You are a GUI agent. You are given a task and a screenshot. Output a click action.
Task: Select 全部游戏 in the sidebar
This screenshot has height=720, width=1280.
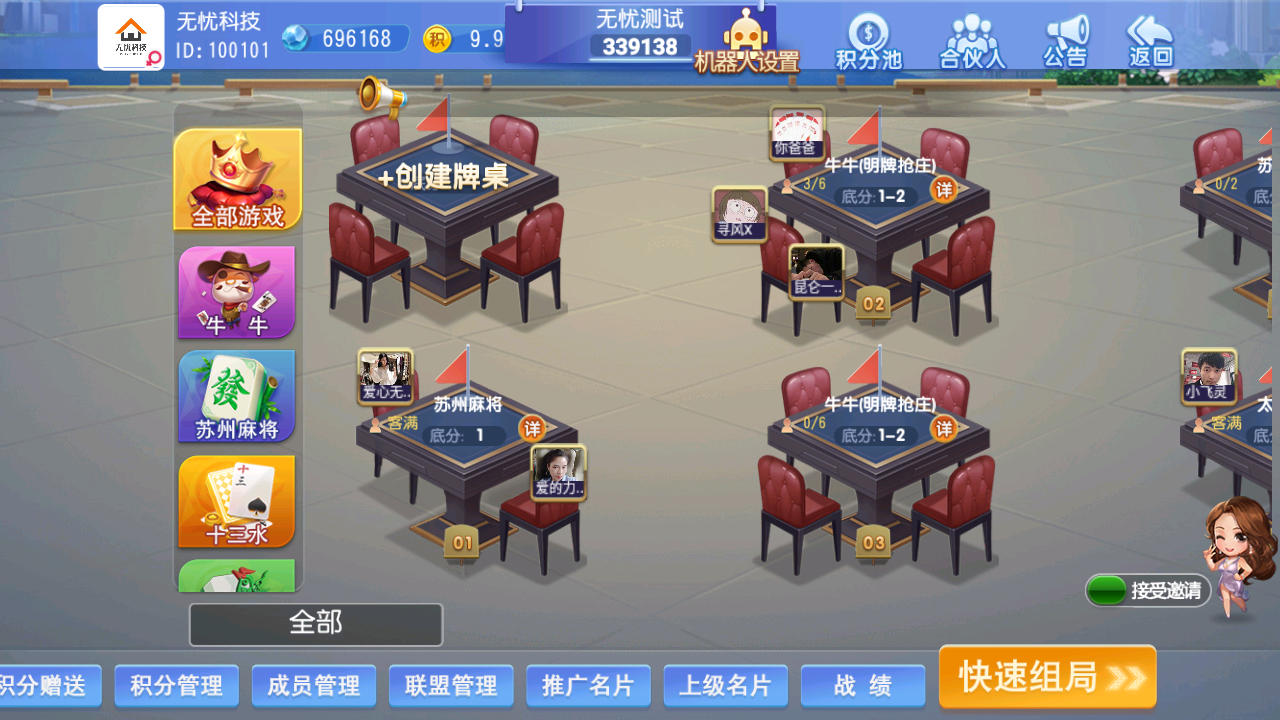pos(236,176)
